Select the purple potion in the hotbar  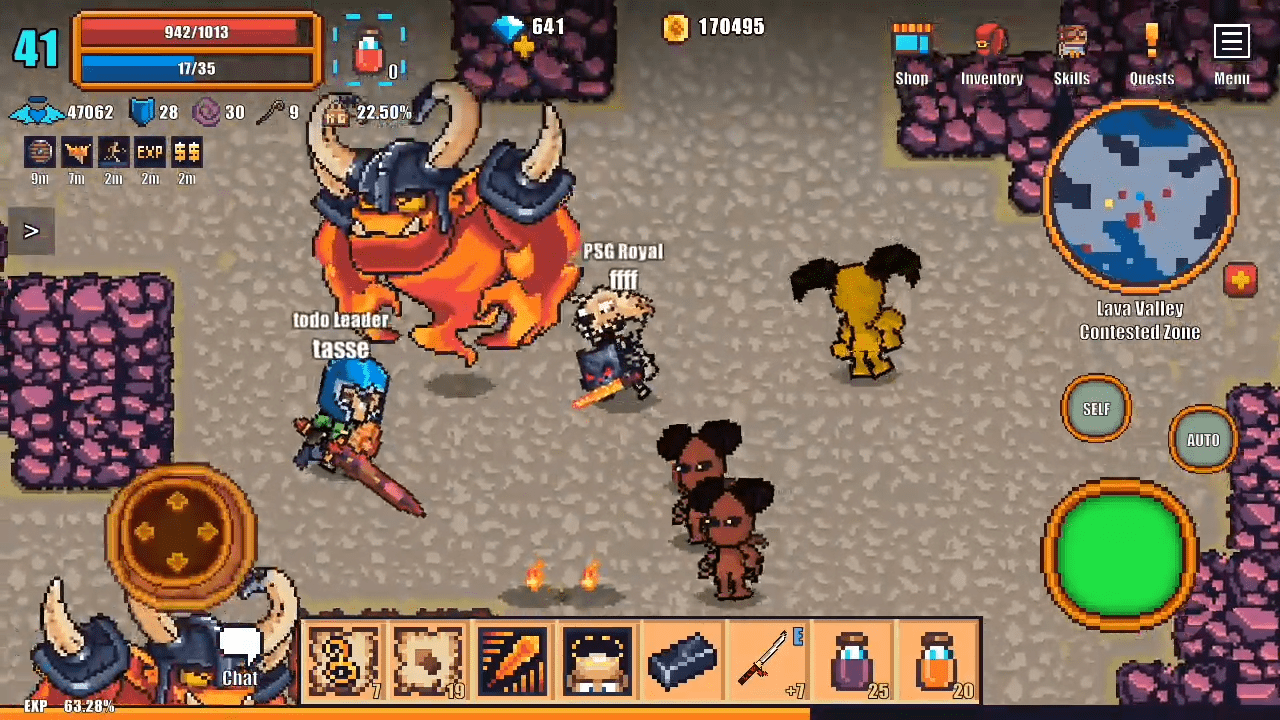click(x=855, y=660)
